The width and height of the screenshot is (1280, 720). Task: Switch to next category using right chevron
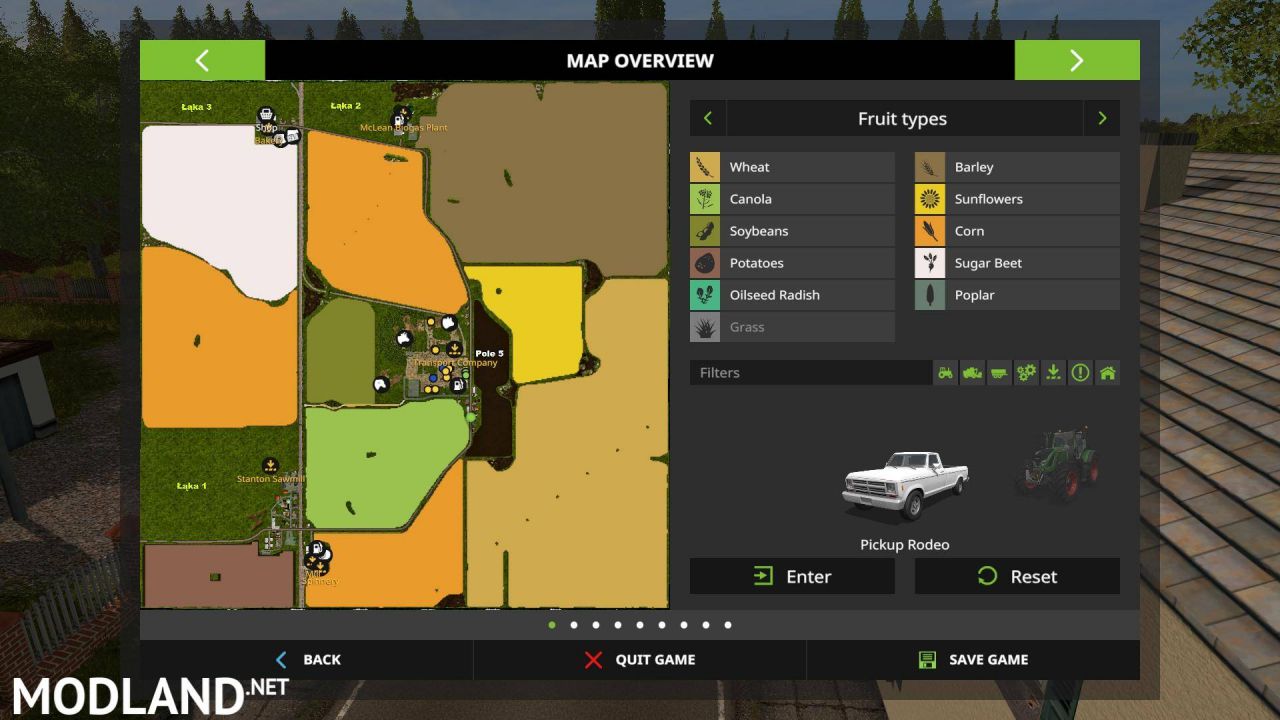[1101, 118]
